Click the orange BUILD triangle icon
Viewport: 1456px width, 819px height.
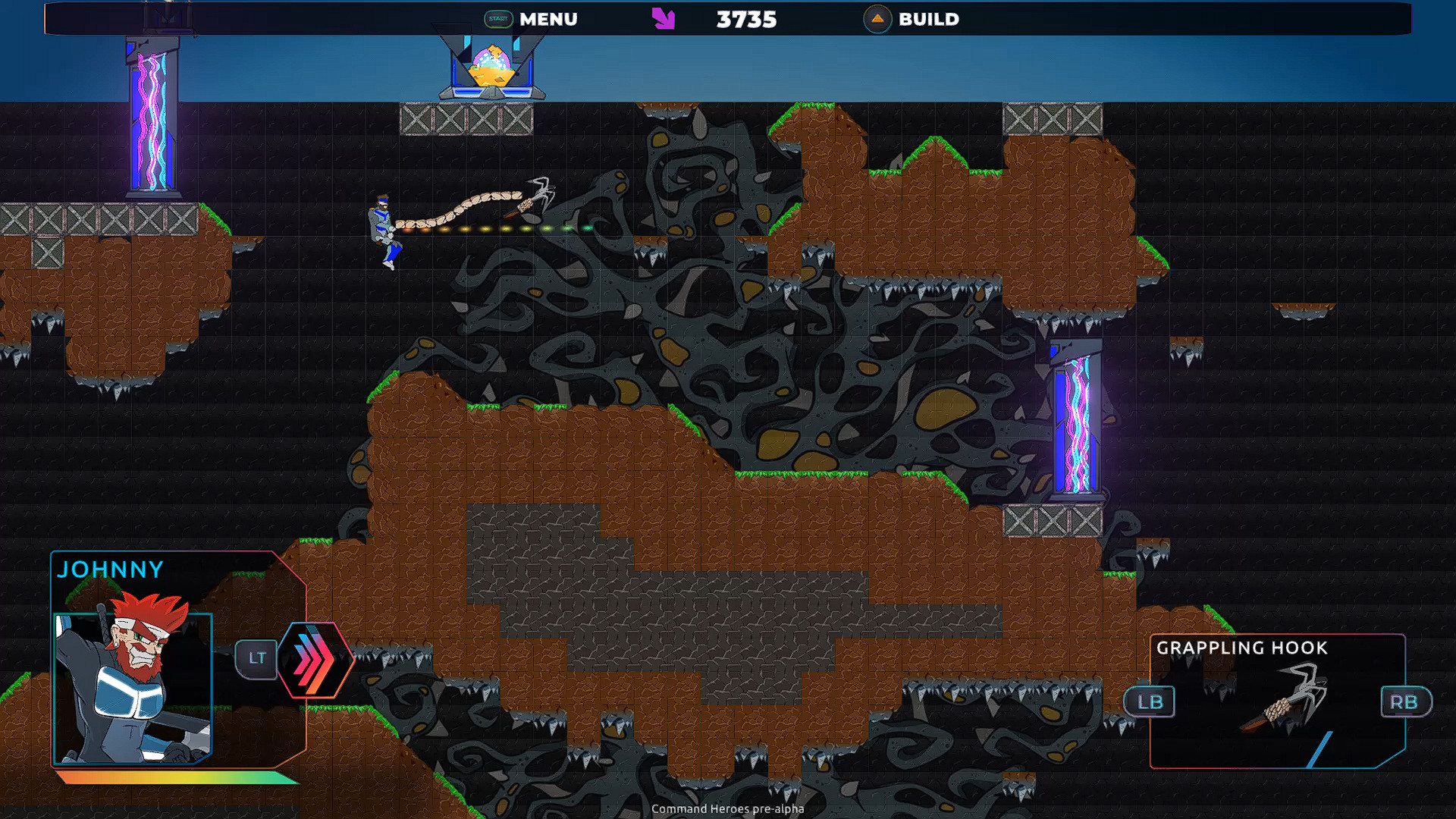click(x=877, y=20)
